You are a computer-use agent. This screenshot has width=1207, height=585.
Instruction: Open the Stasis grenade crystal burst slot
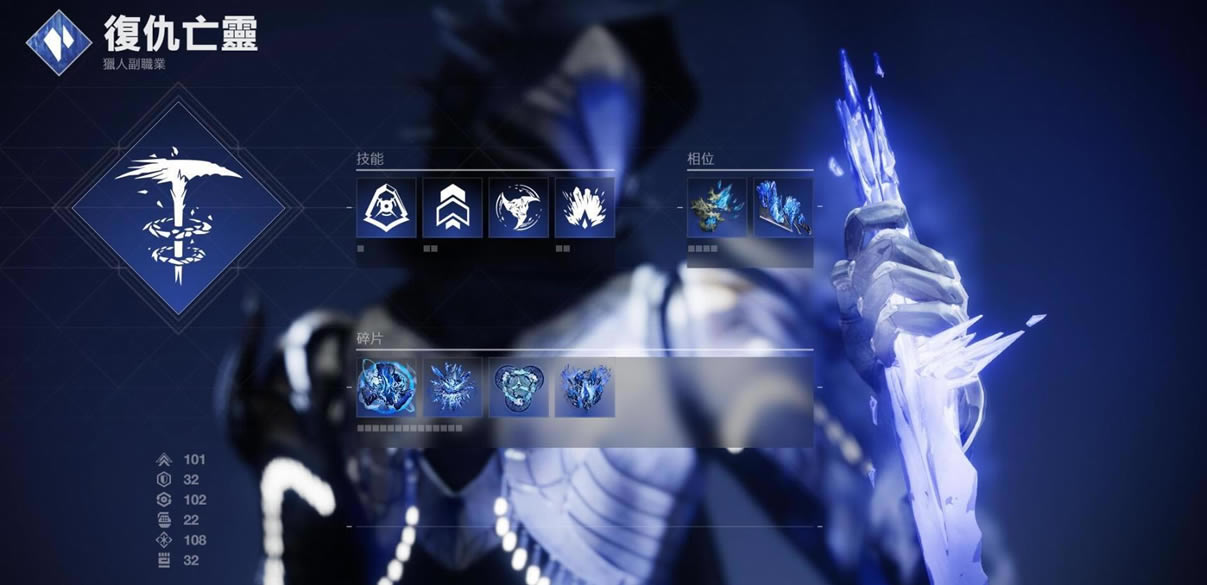tap(584, 208)
